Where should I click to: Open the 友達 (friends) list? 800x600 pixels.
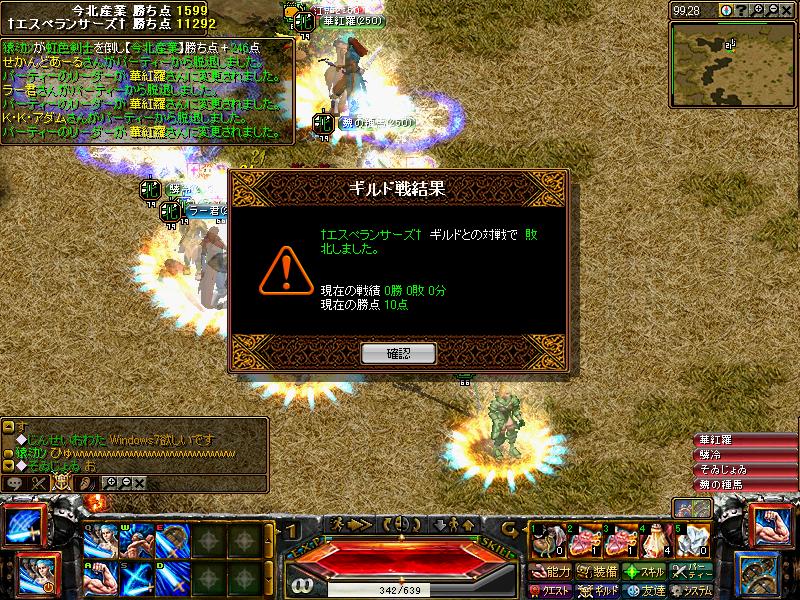tap(644, 589)
